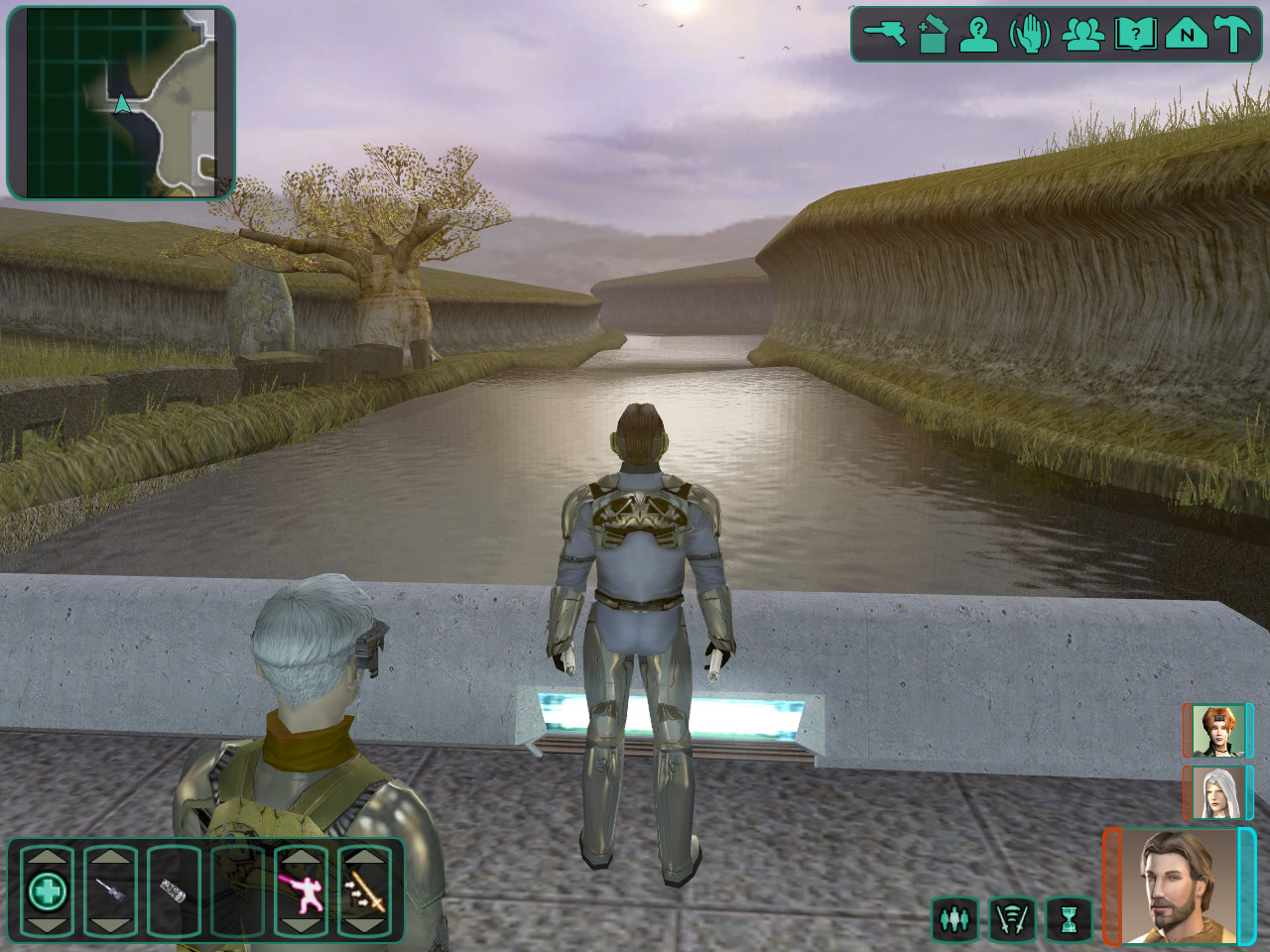Open the area map compass icon
The width and height of the screenshot is (1270, 952).
(x=1186, y=35)
